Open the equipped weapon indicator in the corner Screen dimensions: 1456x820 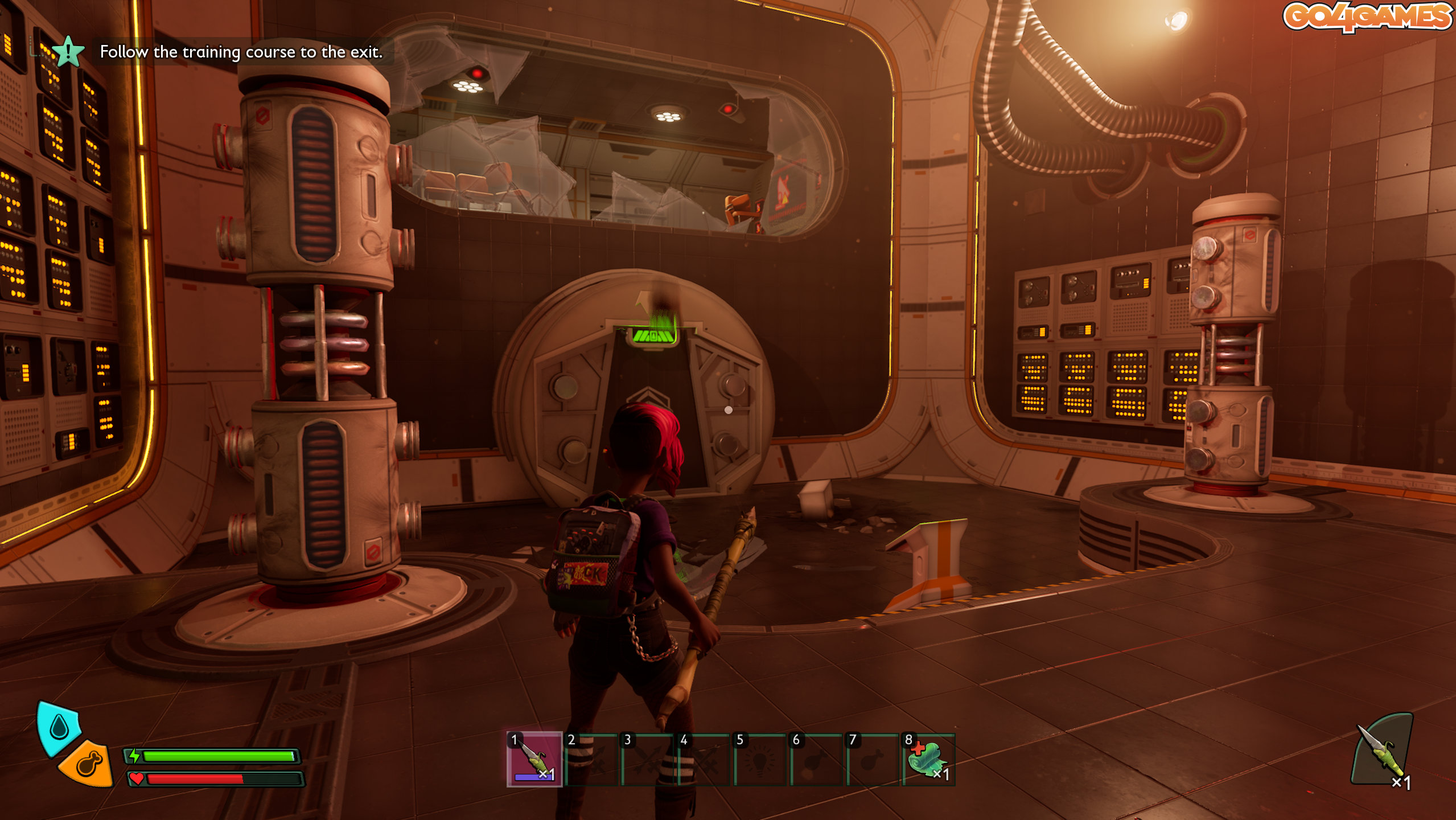[x=1382, y=751]
